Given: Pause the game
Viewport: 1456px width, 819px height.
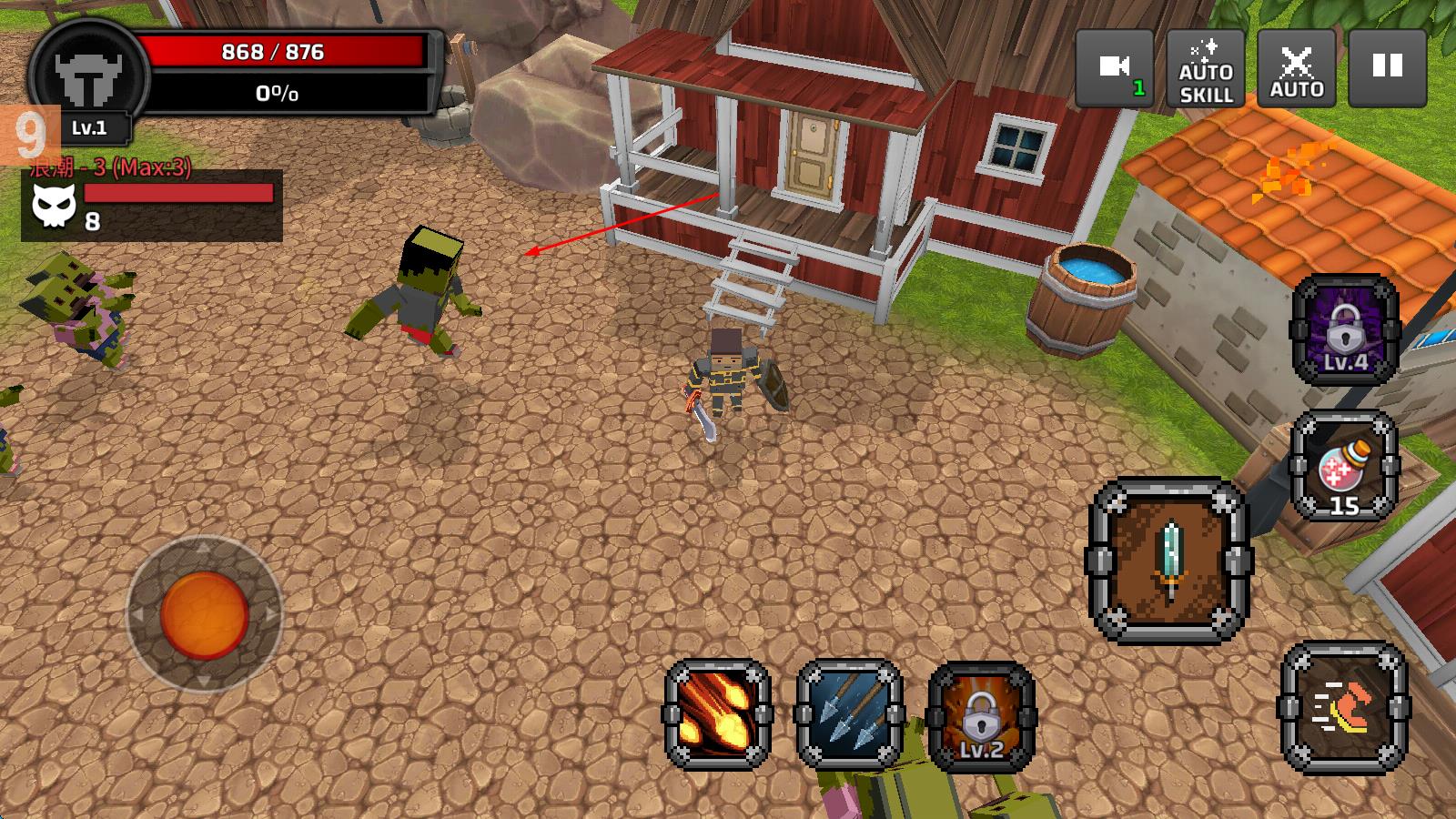Looking at the screenshot, I should pos(1388,68).
